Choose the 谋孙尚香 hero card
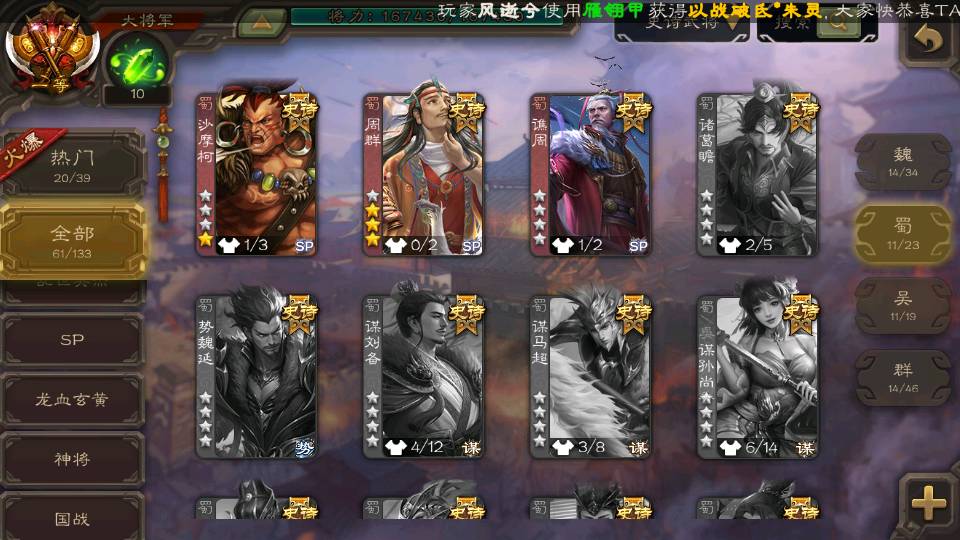Viewport: 960px width, 540px height. point(757,376)
